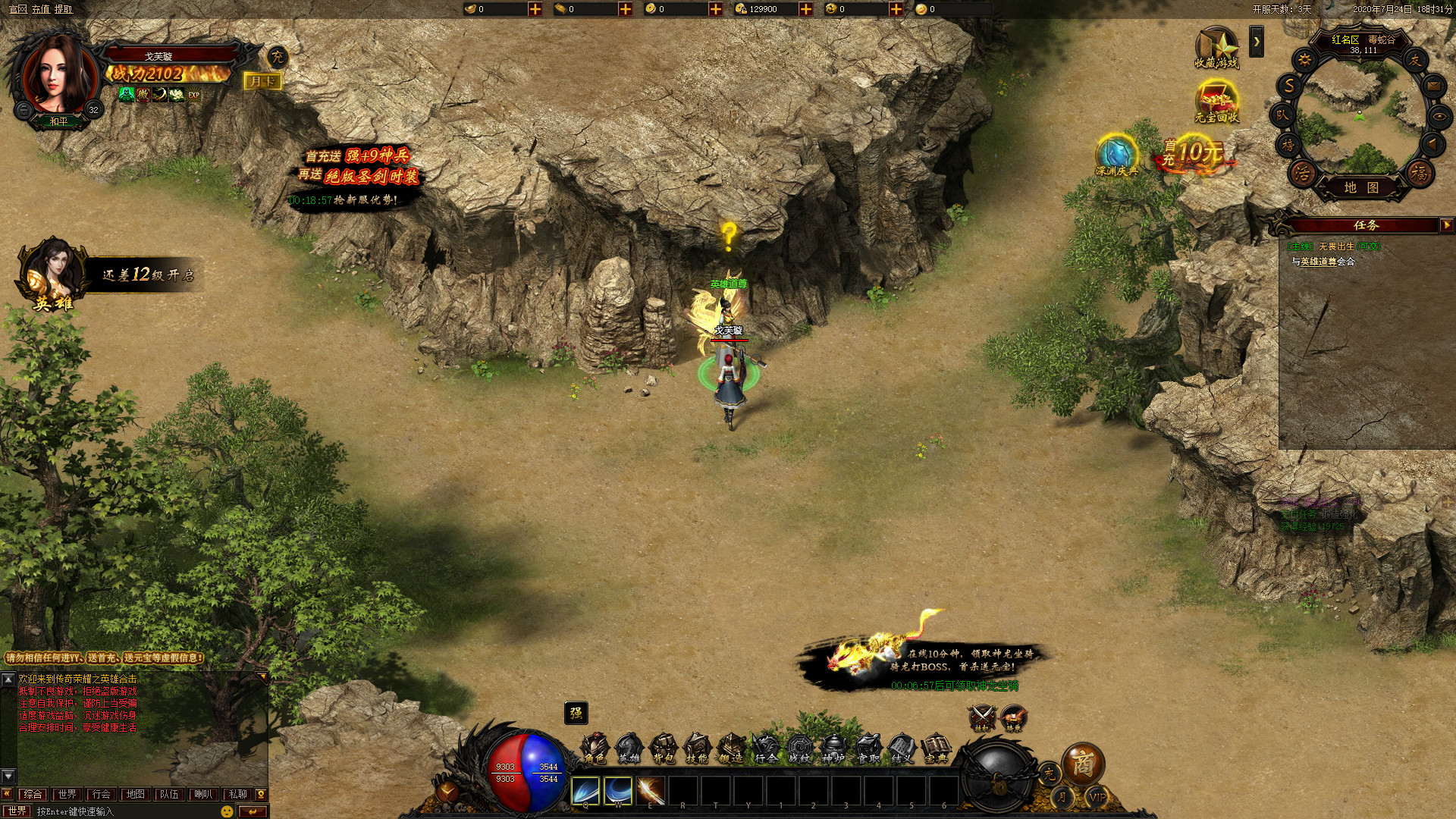Click the 地图 map button below minimap
The image size is (1456, 819).
tap(1361, 187)
